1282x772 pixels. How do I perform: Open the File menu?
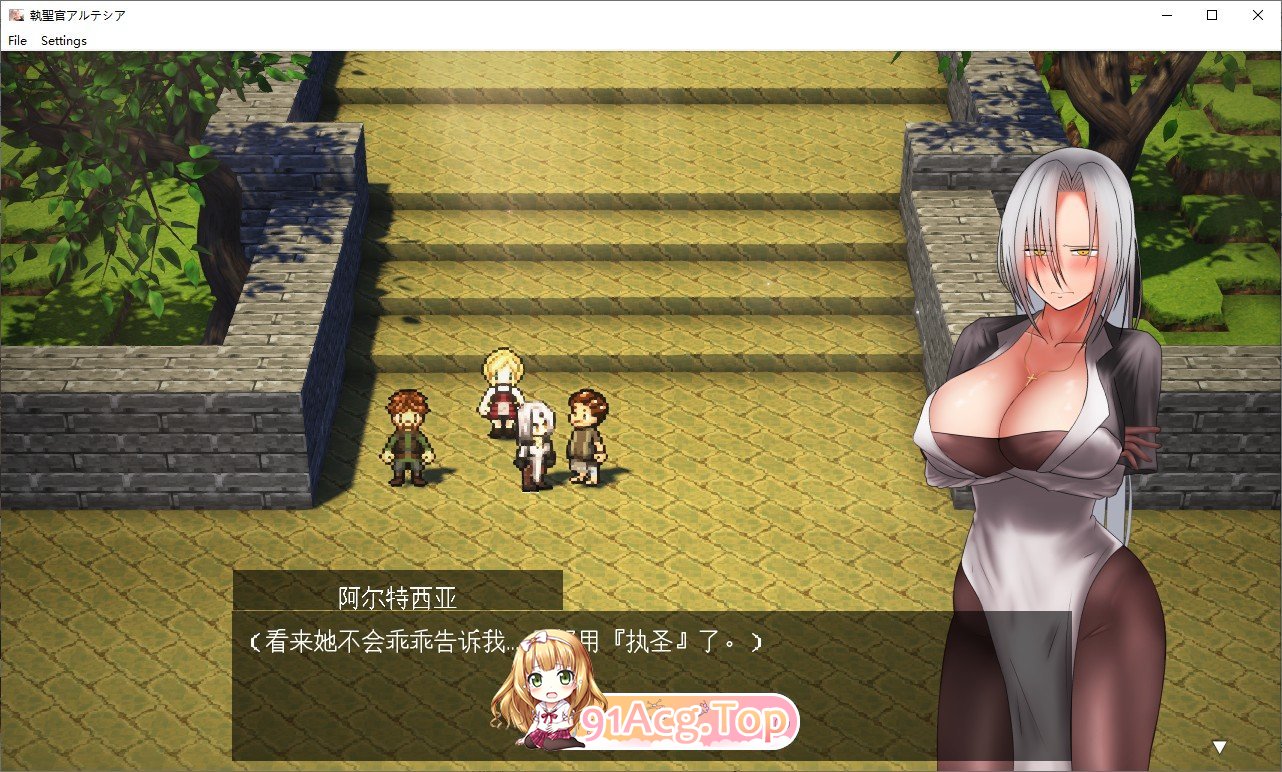[x=17, y=41]
